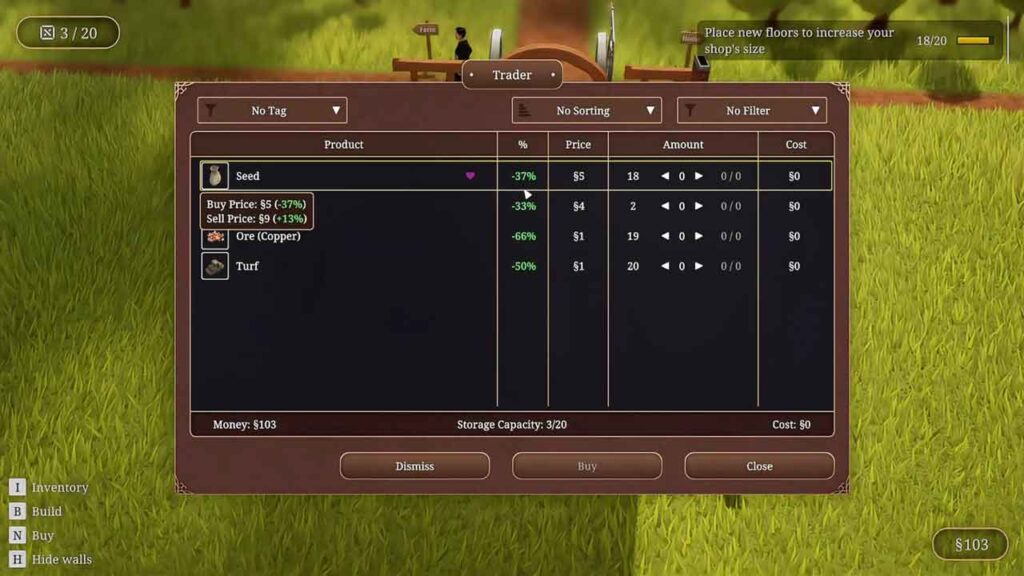This screenshot has height=576, width=1024.
Task: Select the Seed product row
Action: coord(340,176)
